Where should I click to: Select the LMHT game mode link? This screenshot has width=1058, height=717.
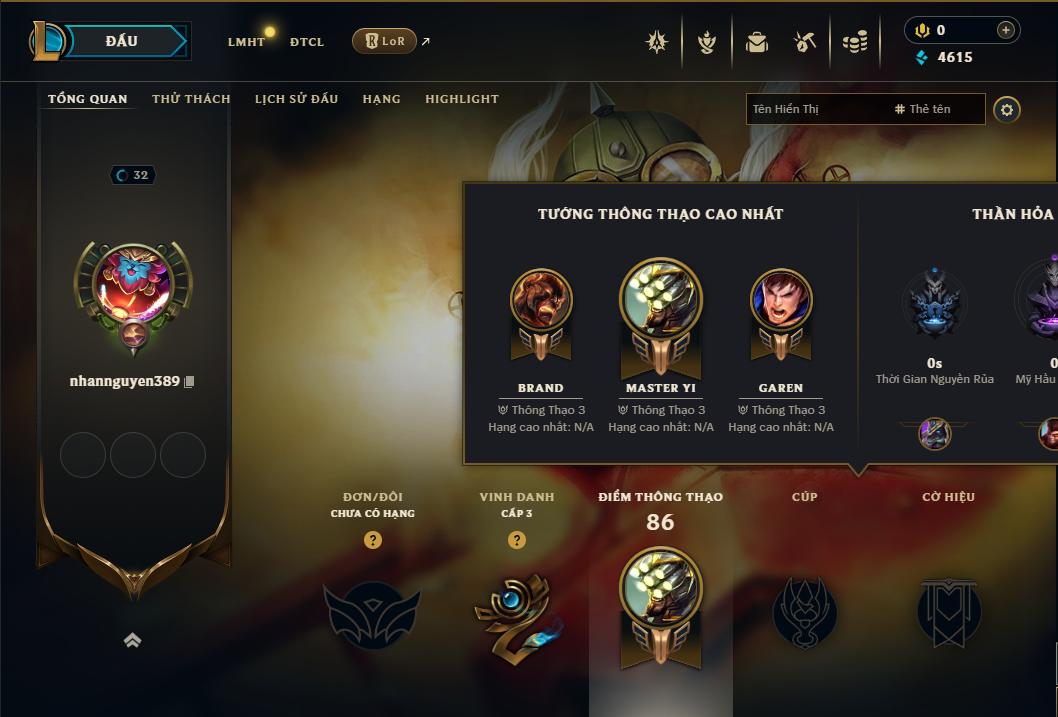[x=246, y=42]
